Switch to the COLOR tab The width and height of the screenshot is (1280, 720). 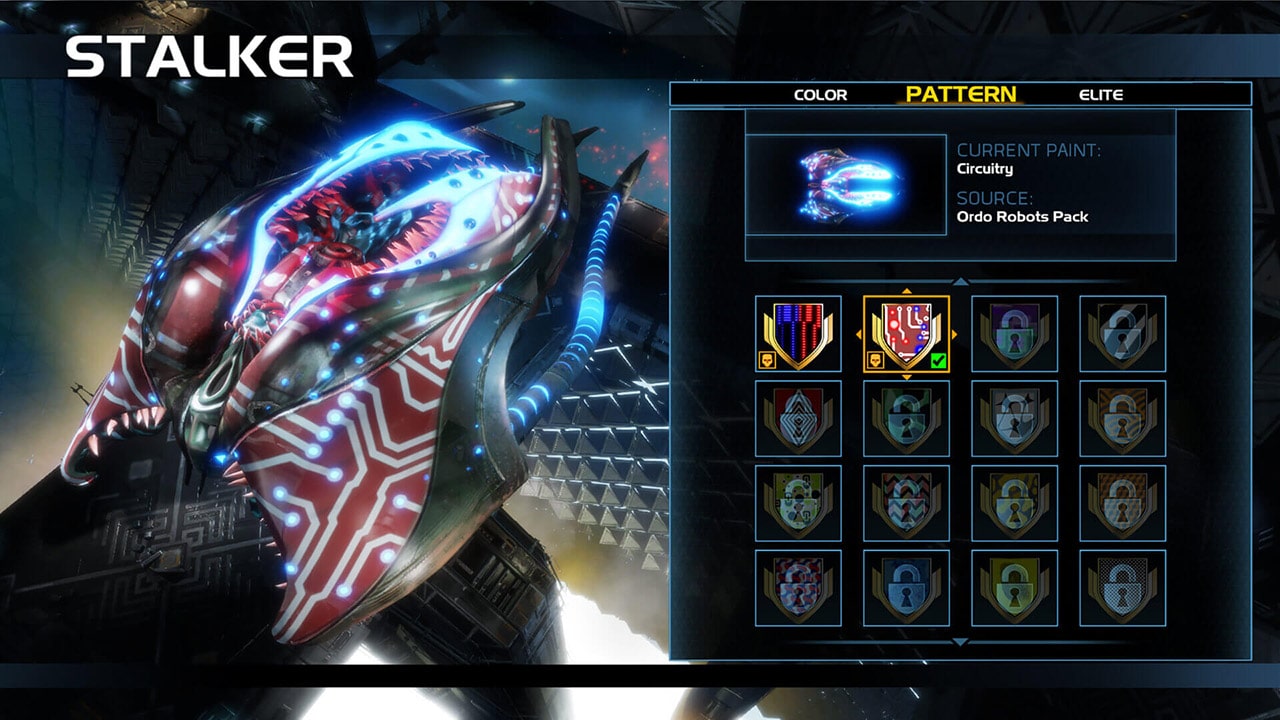point(820,95)
